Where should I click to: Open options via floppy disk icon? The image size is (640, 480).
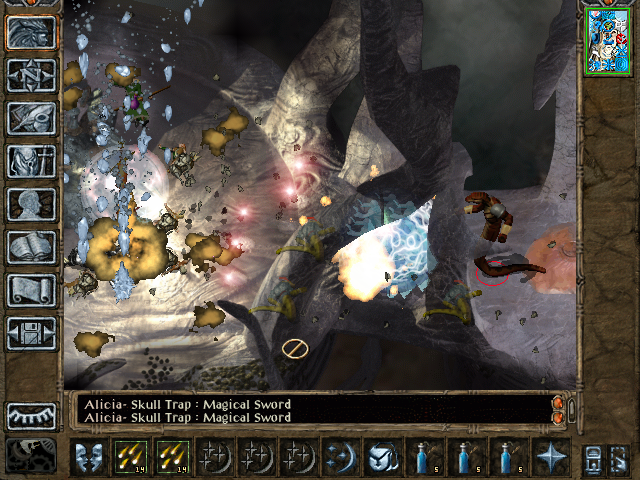coord(31,333)
